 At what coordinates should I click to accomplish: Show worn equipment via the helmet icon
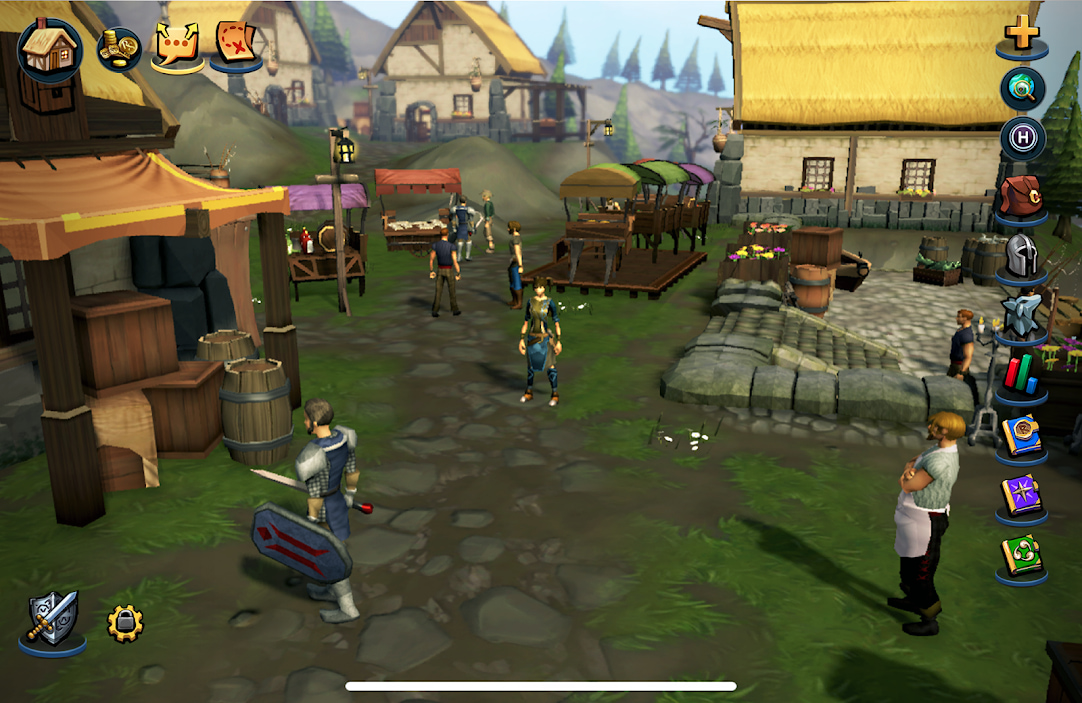[x=1021, y=256]
